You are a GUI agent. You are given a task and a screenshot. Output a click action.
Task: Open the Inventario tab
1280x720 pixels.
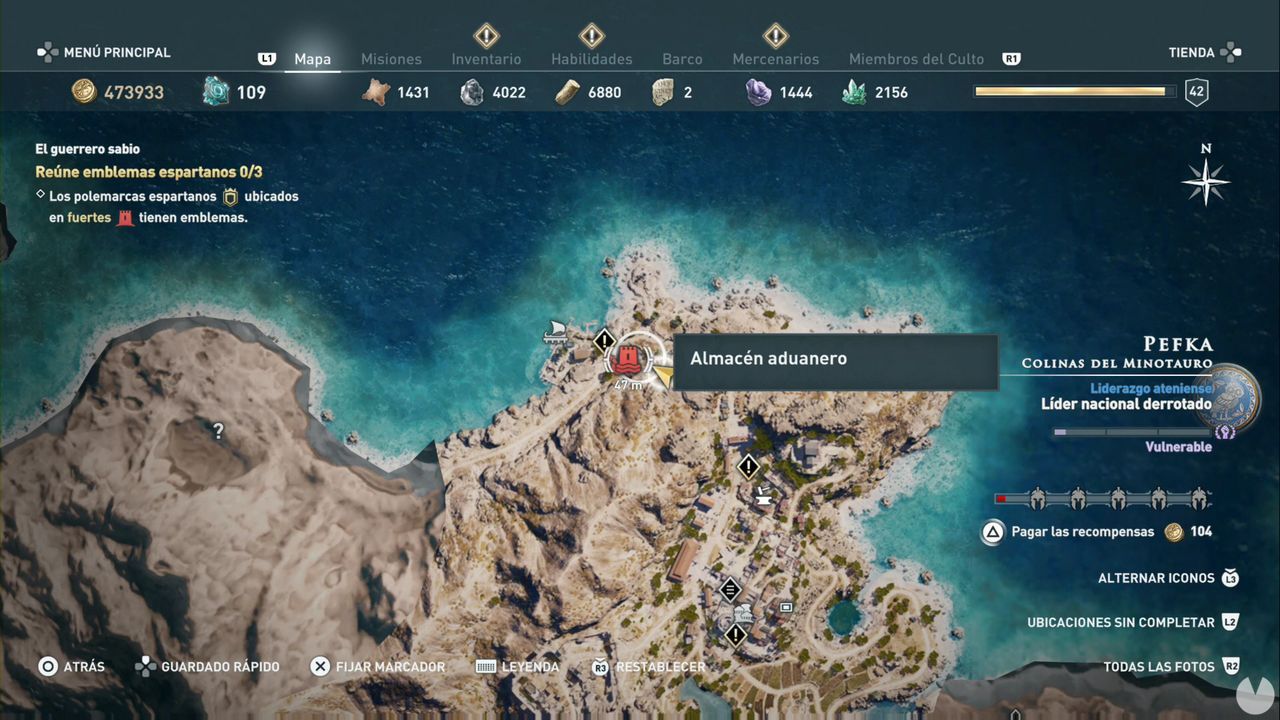[x=486, y=59]
